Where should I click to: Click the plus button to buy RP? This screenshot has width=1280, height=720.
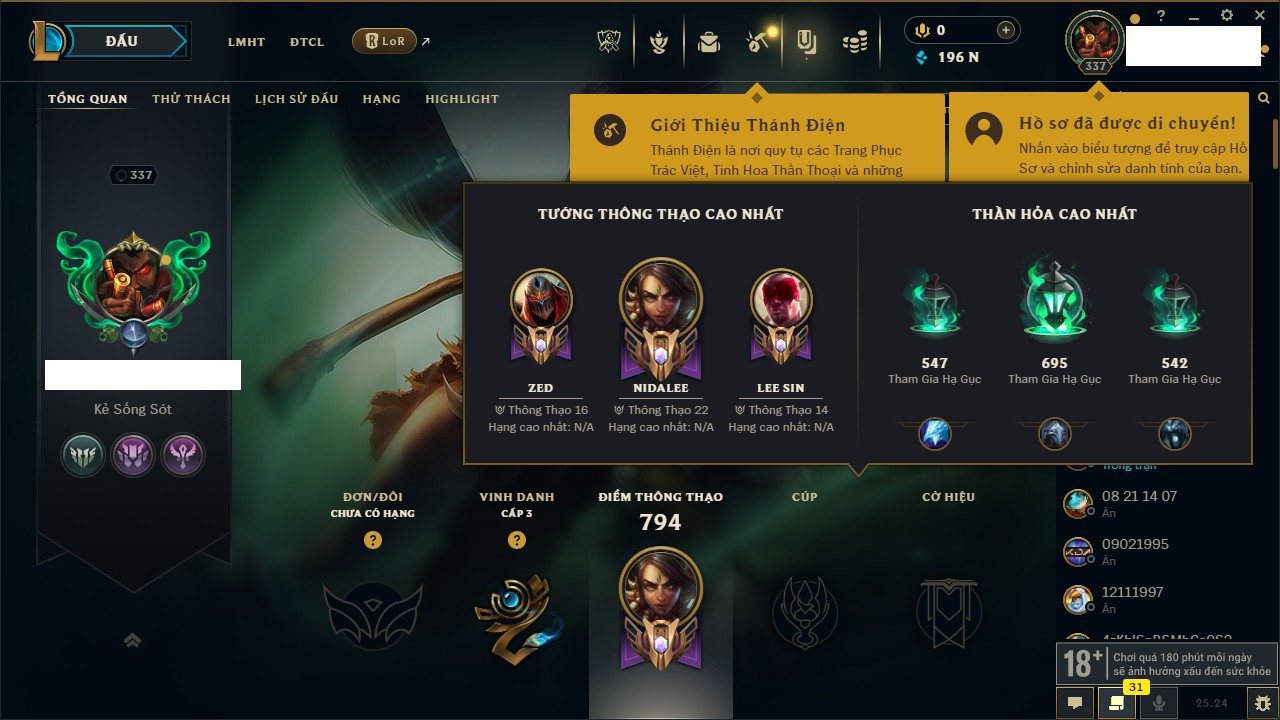pyautogui.click(x=1006, y=30)
